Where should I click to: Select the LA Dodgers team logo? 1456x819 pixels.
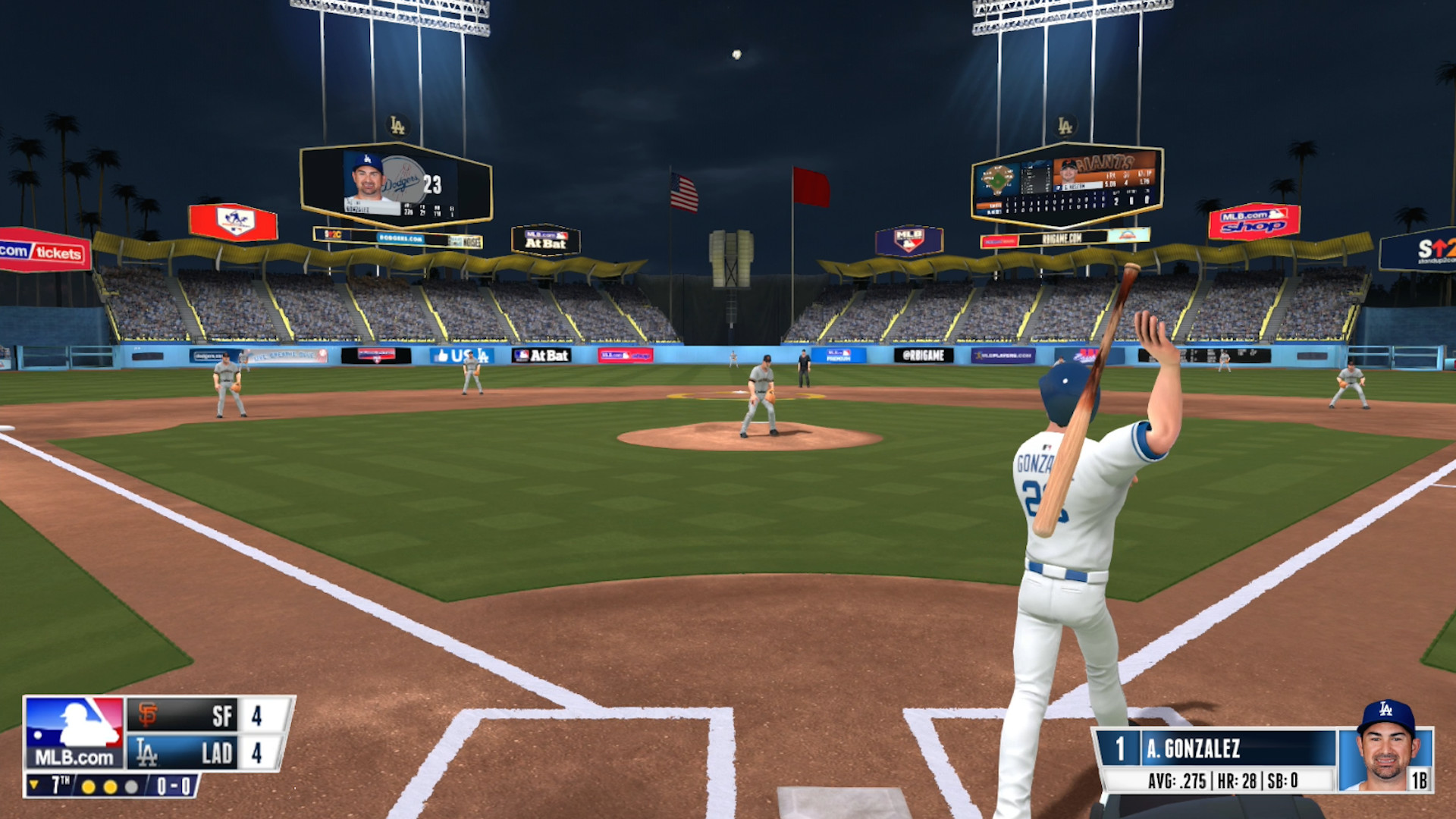pyautogui.click(x=148, y=754)
